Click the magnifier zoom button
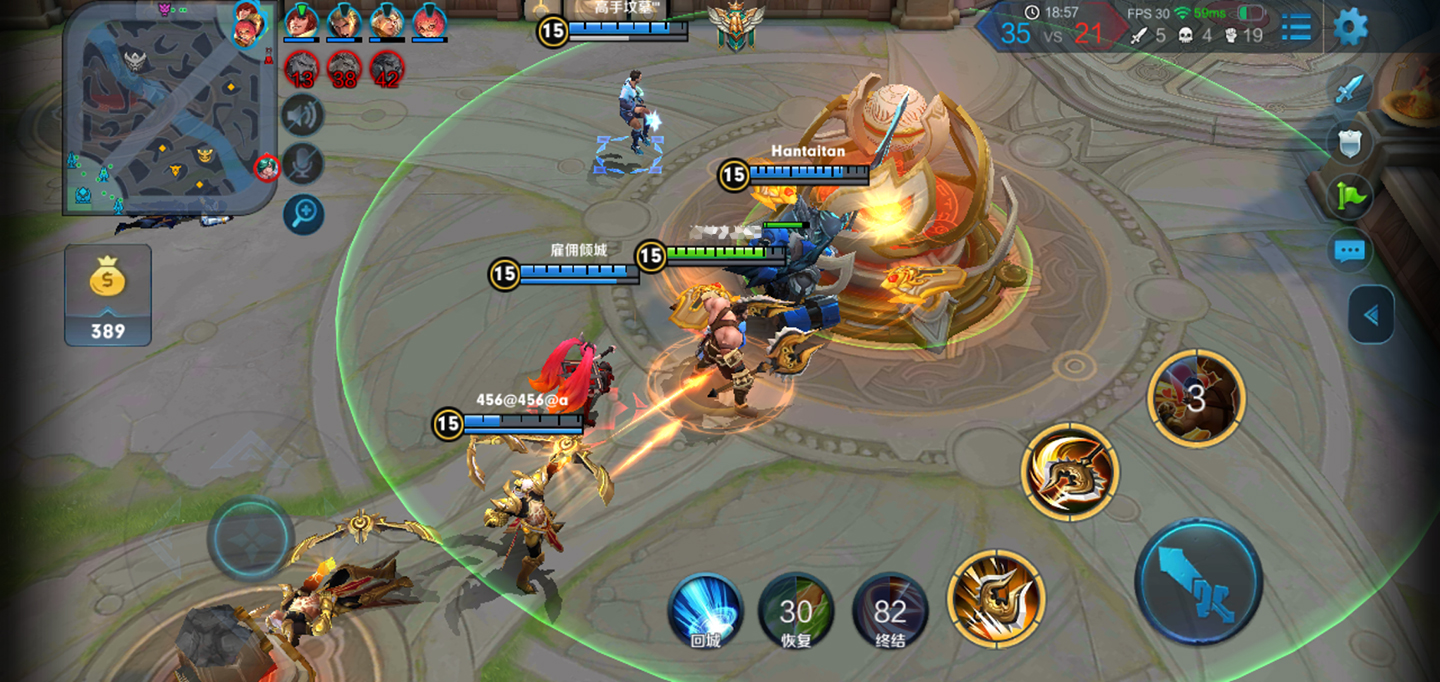Viewport: 1440px width, 682px height. pyautogui.click(x=302, y=214)
